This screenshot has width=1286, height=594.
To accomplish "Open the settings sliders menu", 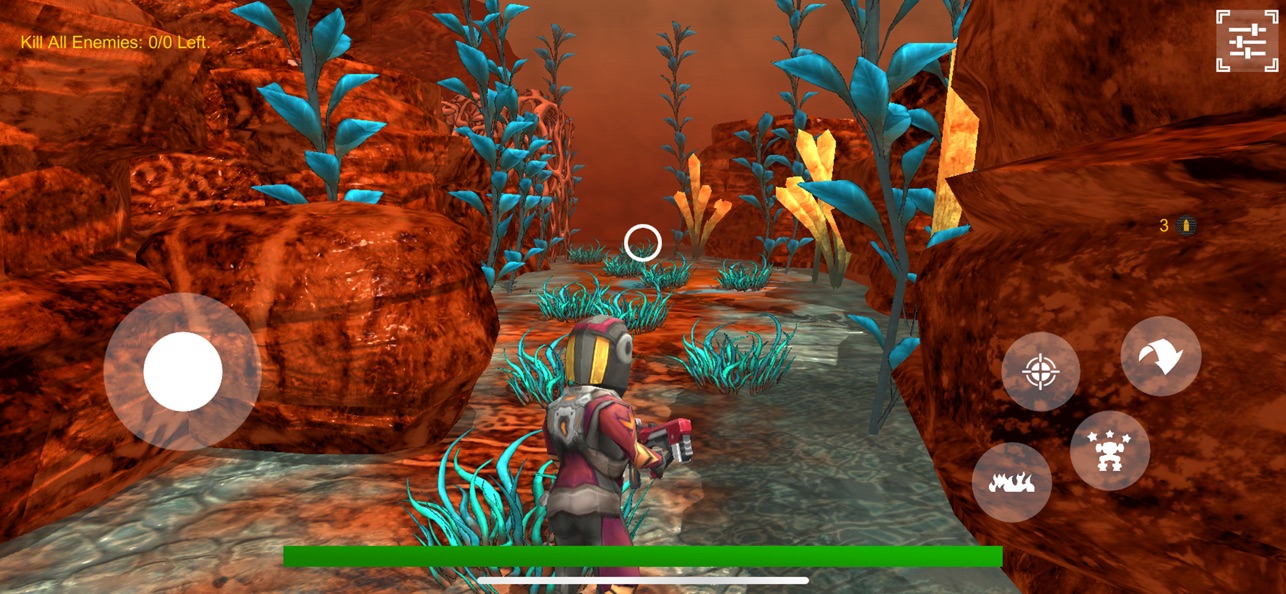I will coord(1247,41).
